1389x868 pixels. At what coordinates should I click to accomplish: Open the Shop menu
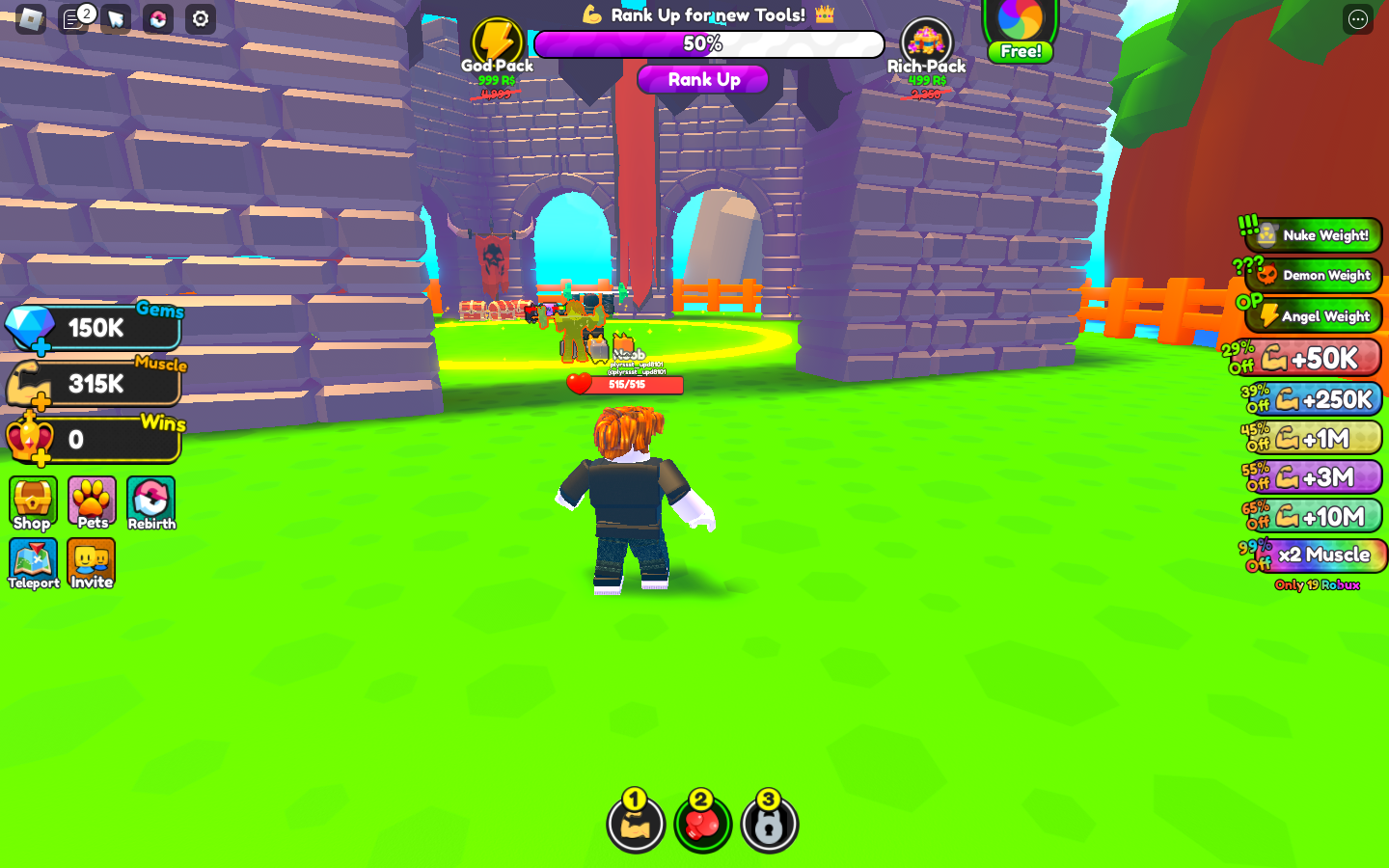33,503
